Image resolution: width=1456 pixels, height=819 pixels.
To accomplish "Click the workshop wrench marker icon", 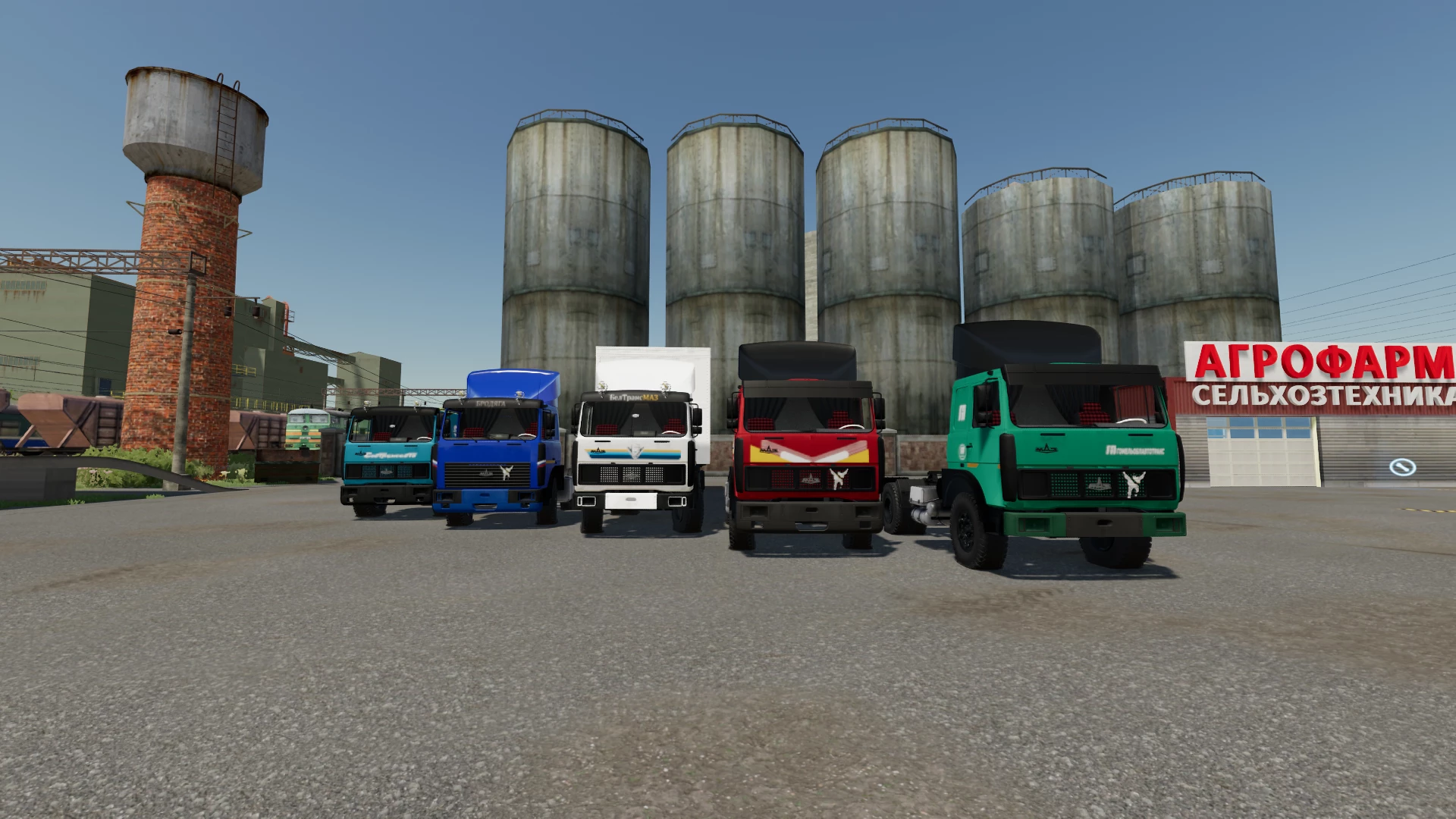I will pyautogui.click(x=1402, y=467).
